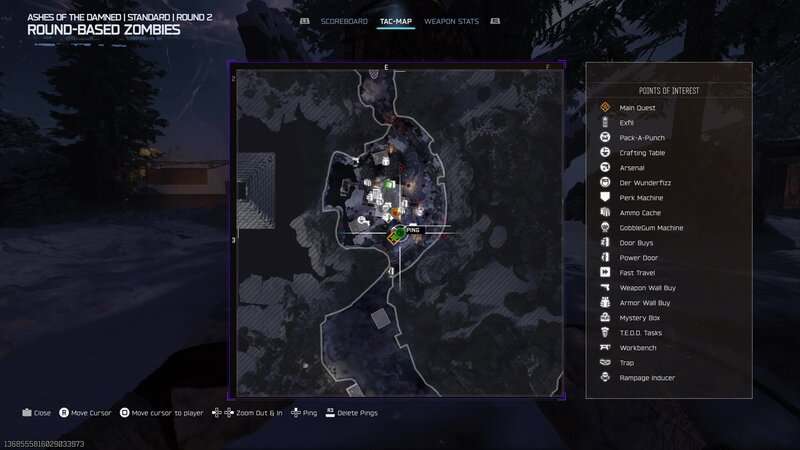Choose Der Wunderfizz in the legend
The height and width of the screenshot is (450, 800).
(642, 183)
